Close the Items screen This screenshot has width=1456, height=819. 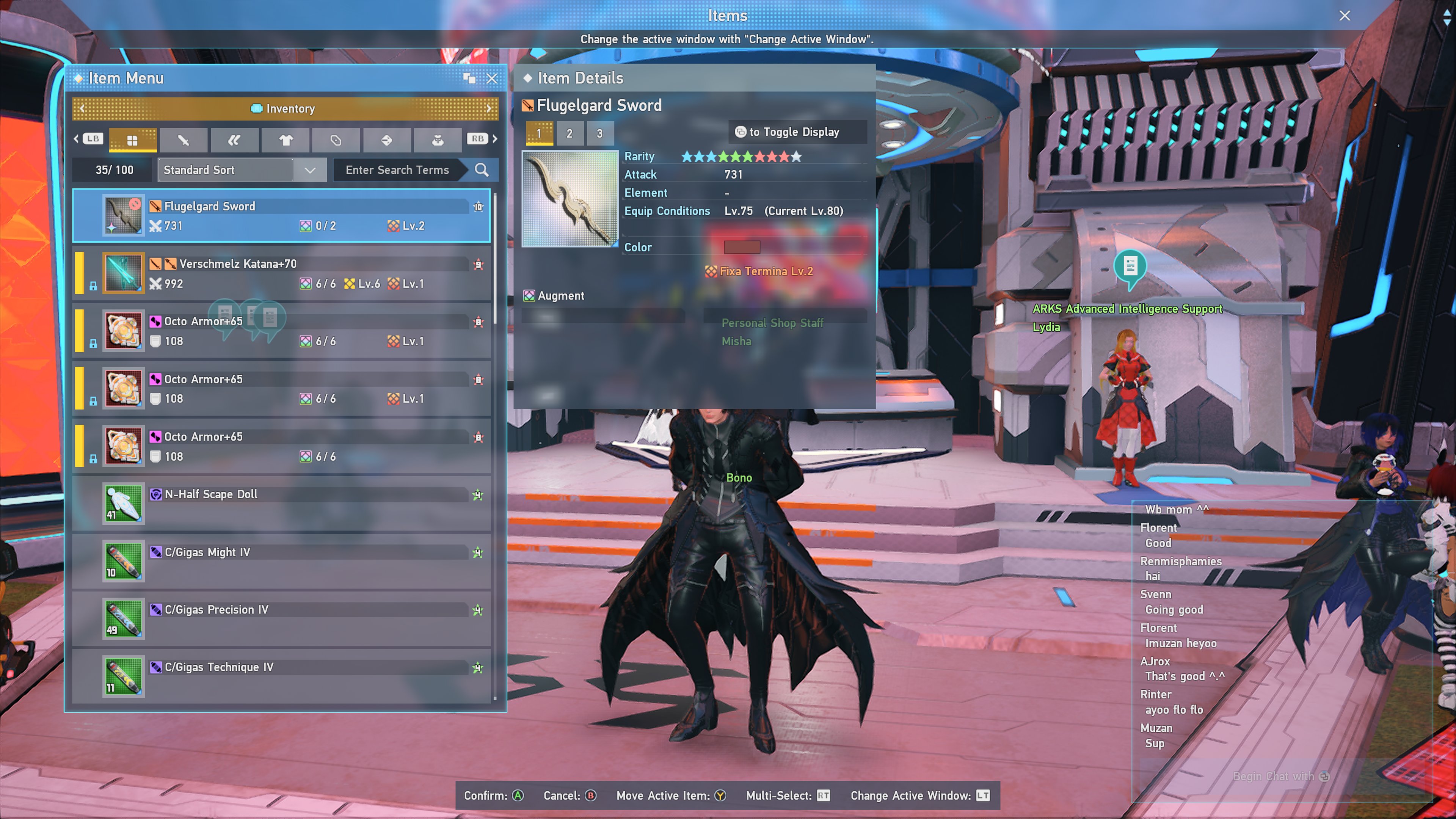[1344, 16]
